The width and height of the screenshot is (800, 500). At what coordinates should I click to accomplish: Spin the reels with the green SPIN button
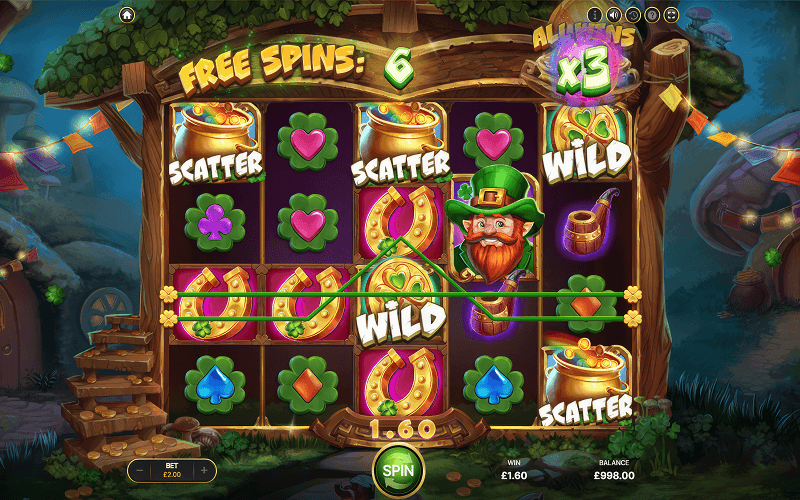398,469
